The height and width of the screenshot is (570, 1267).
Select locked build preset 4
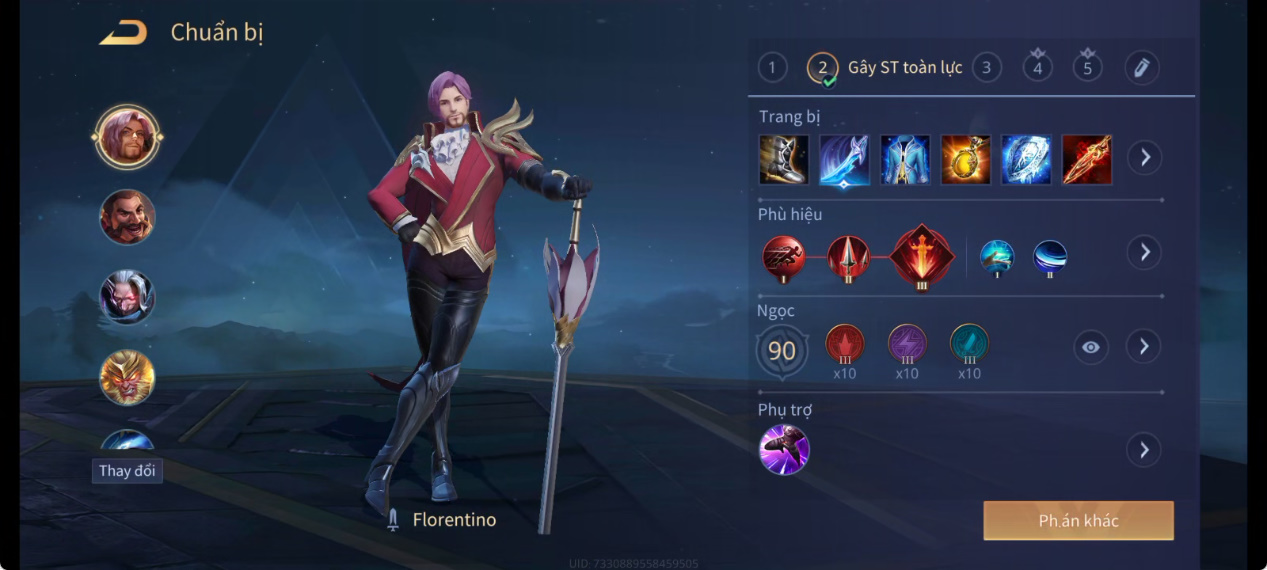click(1037, 67)
